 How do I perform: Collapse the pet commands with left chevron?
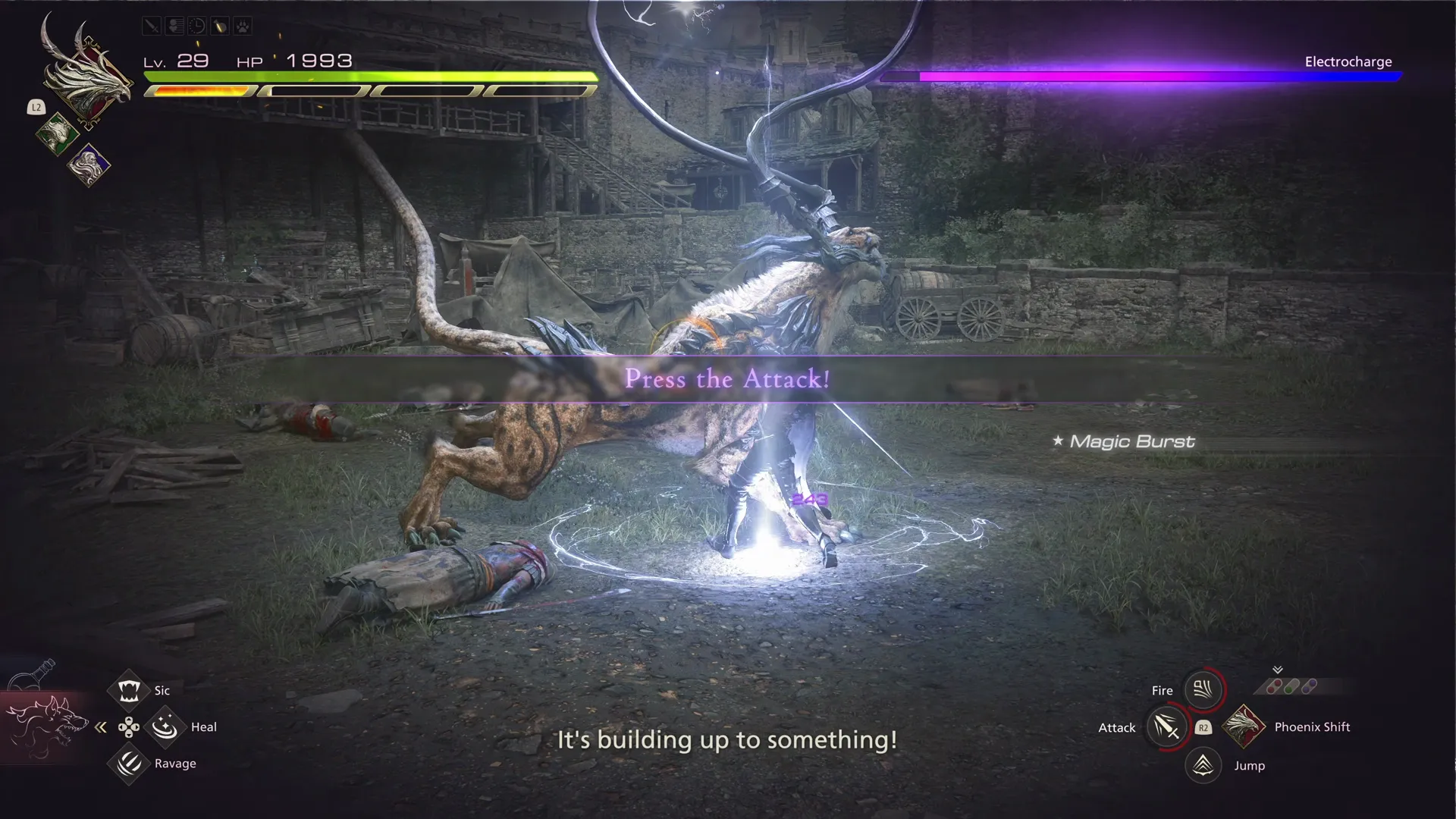(x=100, y=726)
